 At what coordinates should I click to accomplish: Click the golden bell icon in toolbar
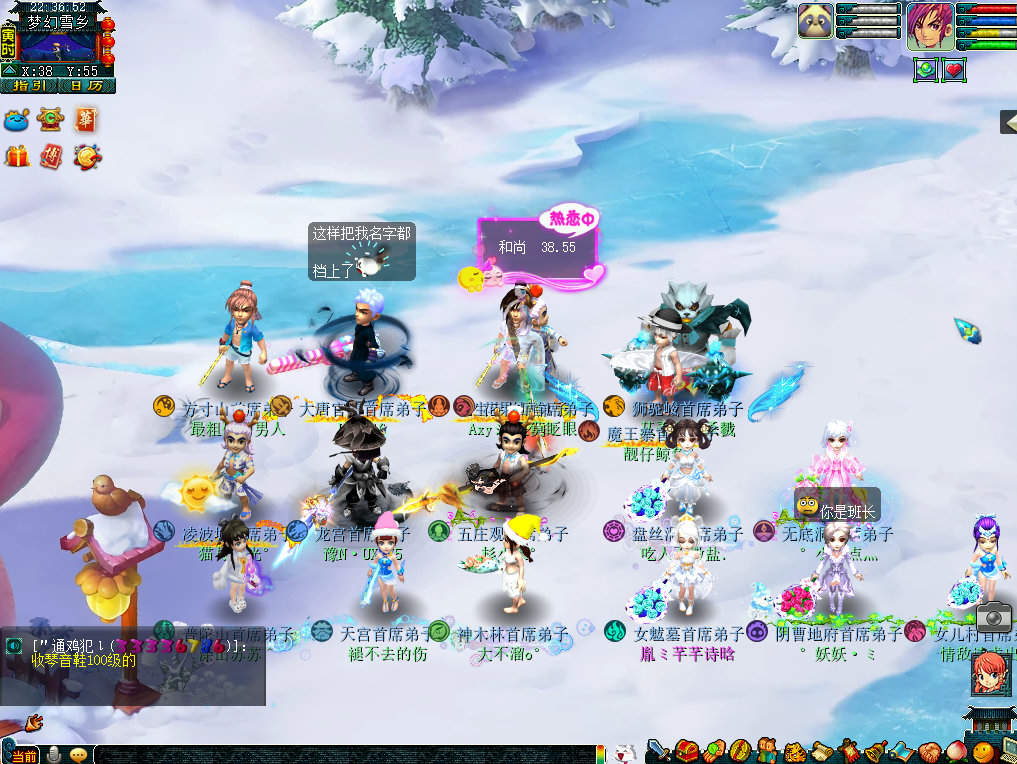coord(875,751)
